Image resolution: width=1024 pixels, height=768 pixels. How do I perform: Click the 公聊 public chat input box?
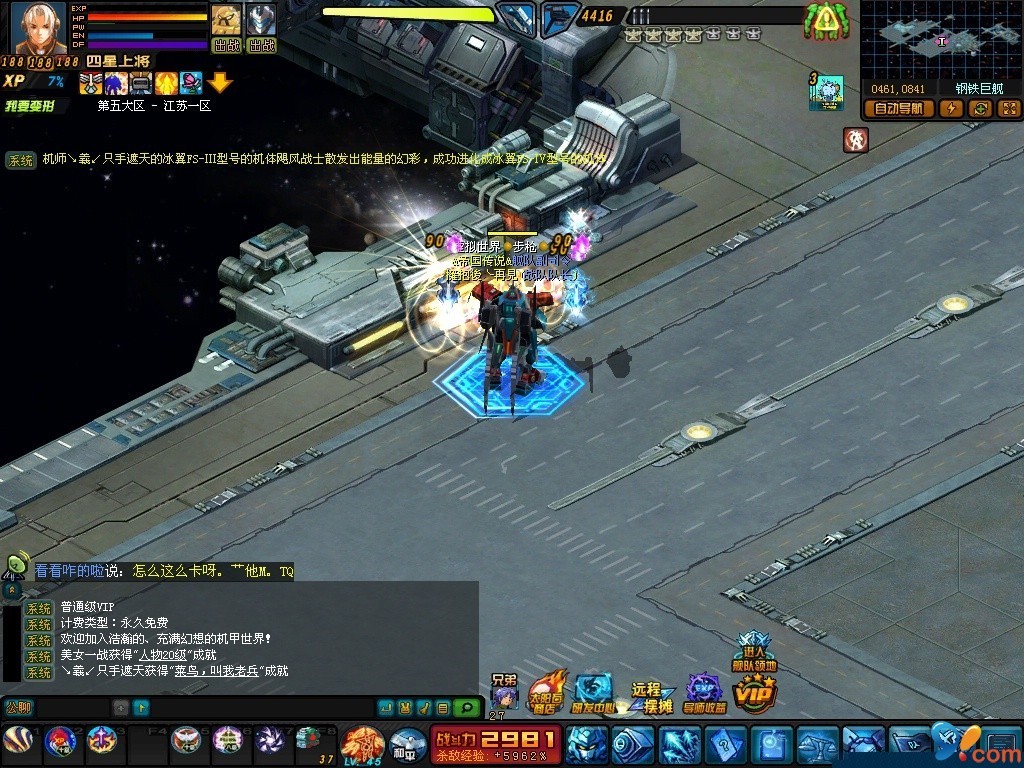point(70,708)
